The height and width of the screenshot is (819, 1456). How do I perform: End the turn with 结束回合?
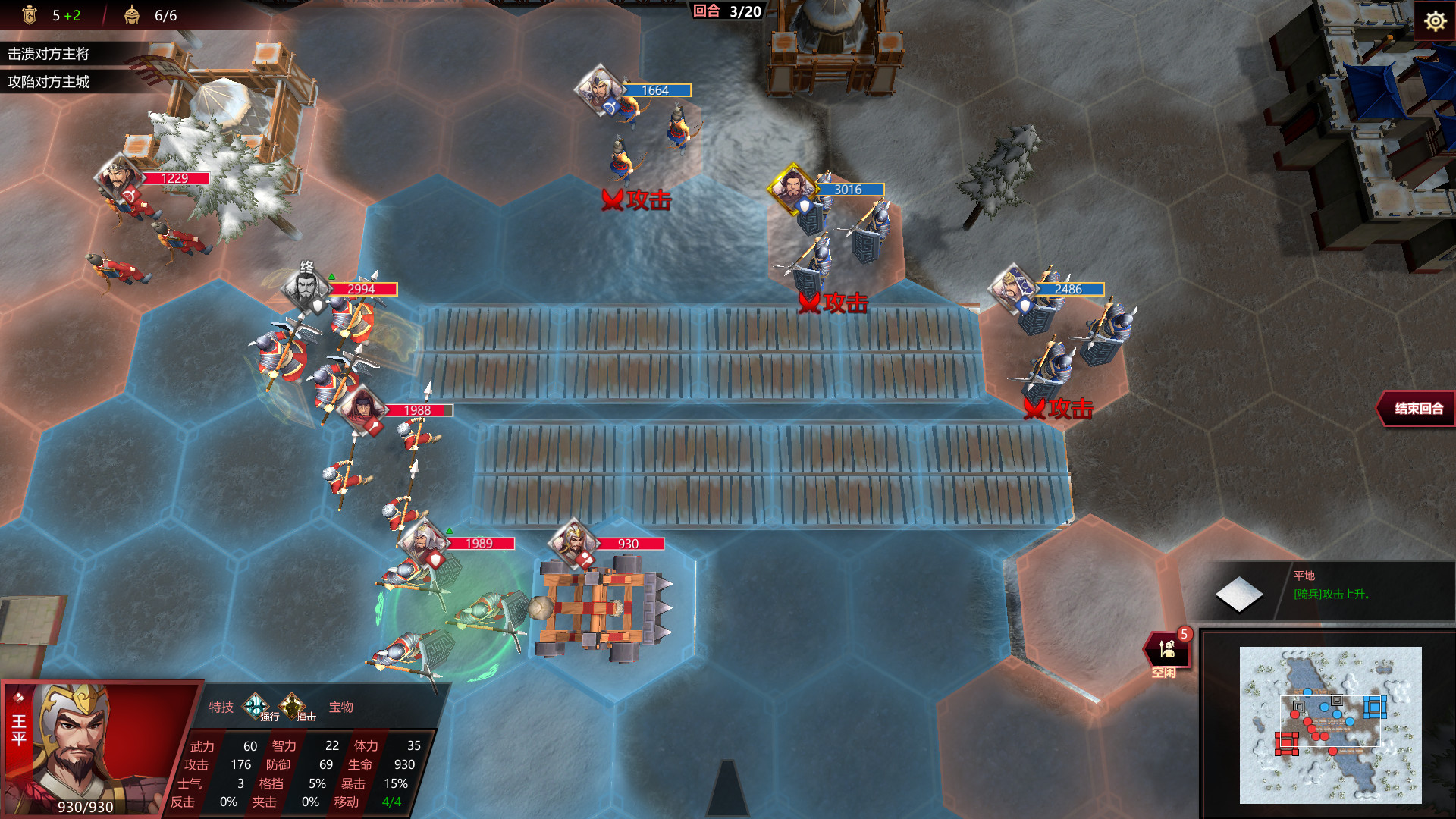point(1417,409)
